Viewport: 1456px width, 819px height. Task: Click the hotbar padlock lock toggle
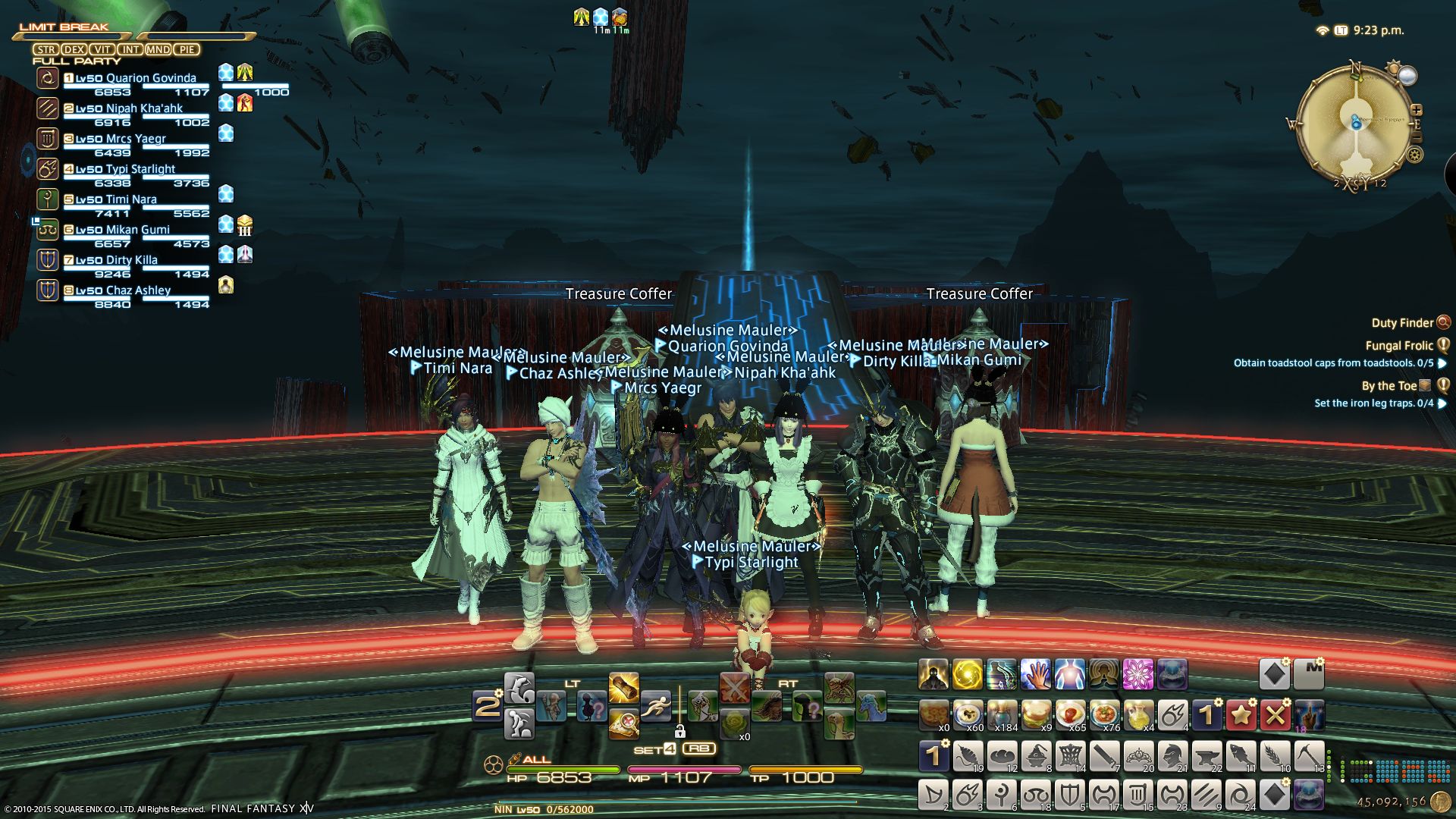coord(680,732)
